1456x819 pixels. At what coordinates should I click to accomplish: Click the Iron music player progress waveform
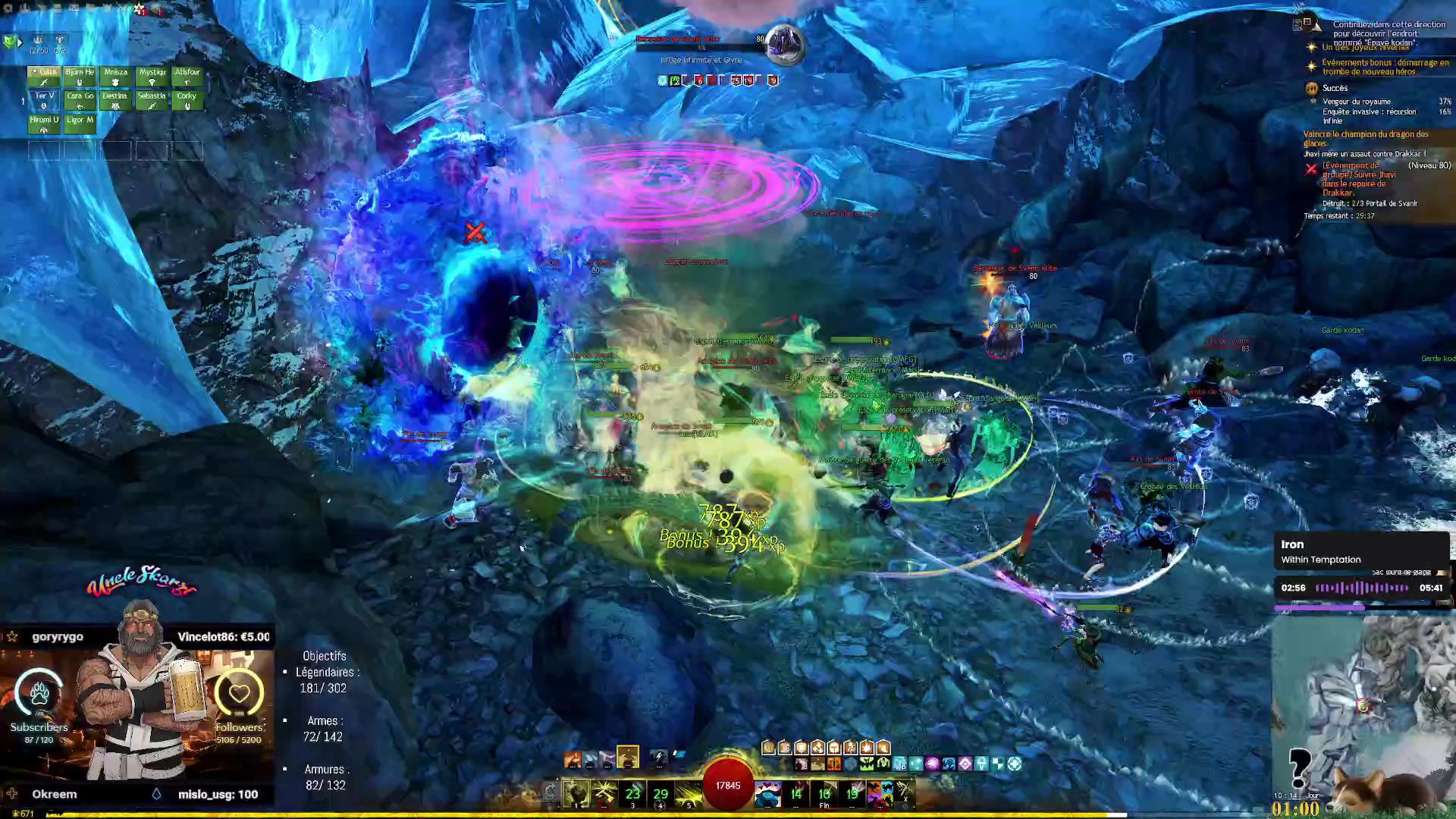pos(1361,588)
